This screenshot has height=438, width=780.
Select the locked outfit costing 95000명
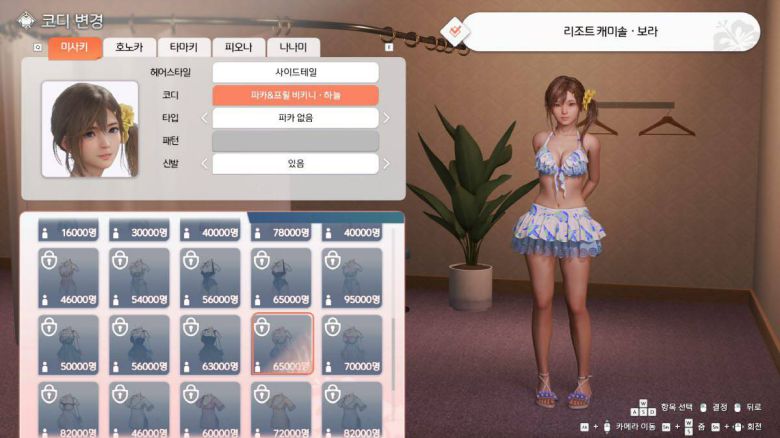click(352, 277)
